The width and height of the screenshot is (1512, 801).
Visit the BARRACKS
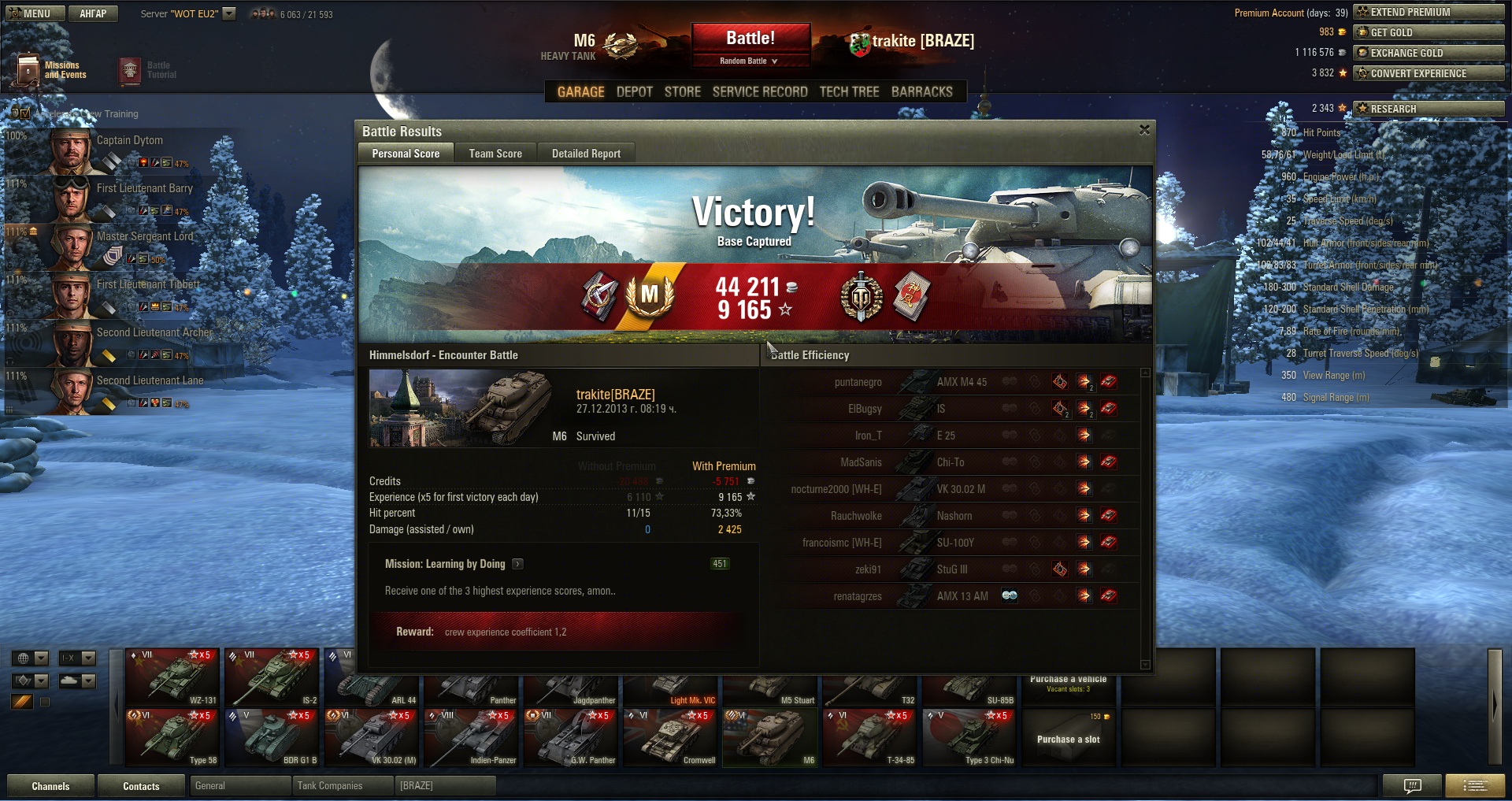[x=921, y=92]
